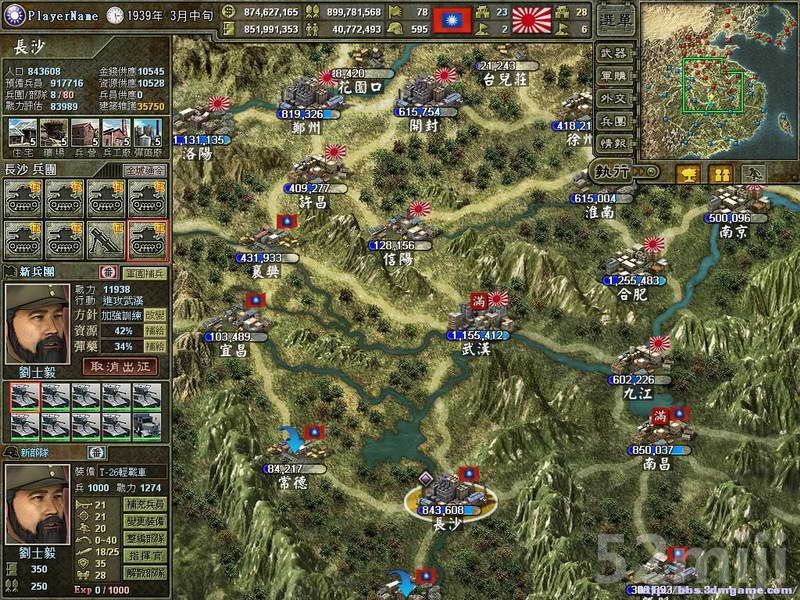Click 取消出征 to cancel the expedition
800x600 pixels.
tap(124, 366)
